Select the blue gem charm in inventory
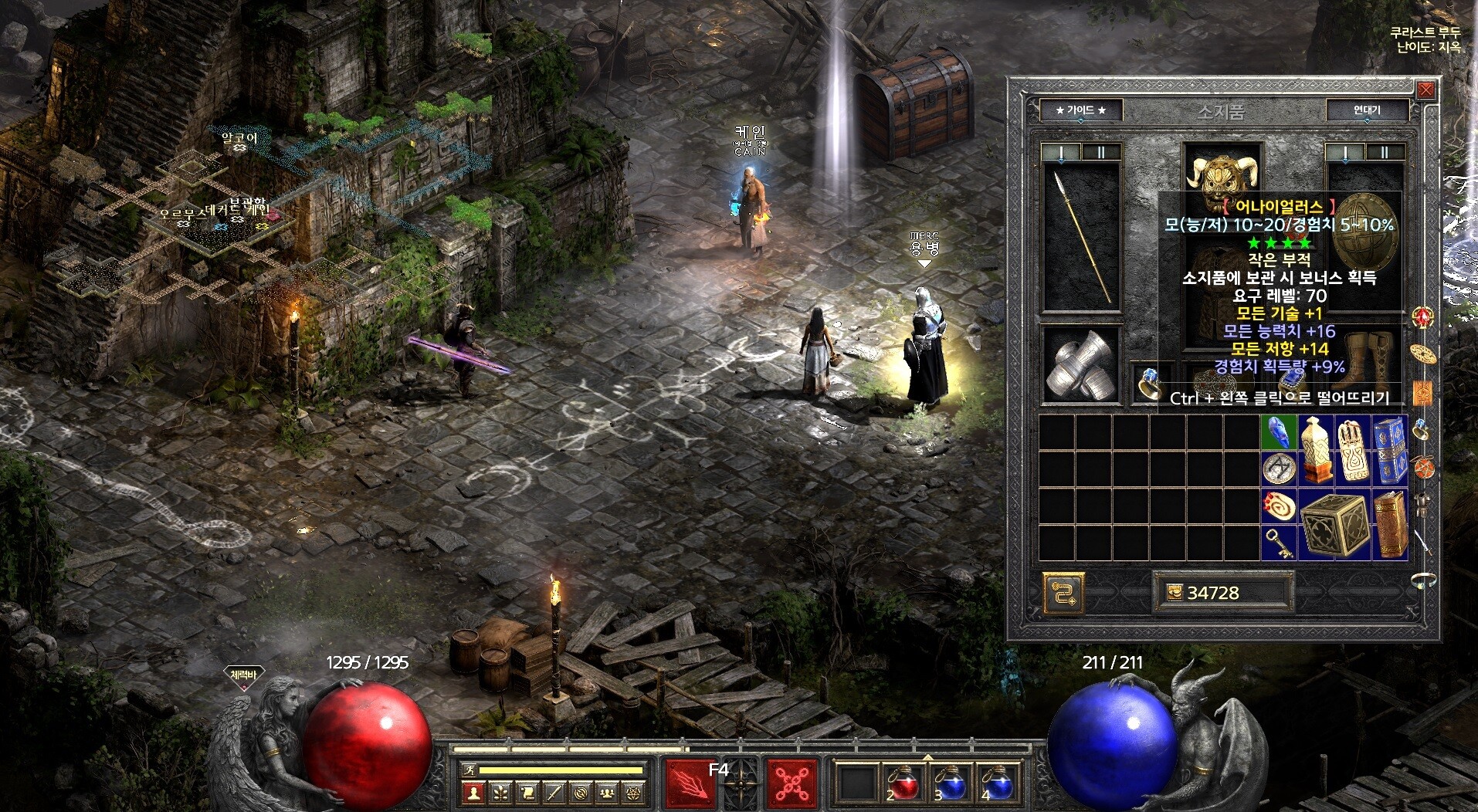1478x812 pixels. tap(1280, 433)
